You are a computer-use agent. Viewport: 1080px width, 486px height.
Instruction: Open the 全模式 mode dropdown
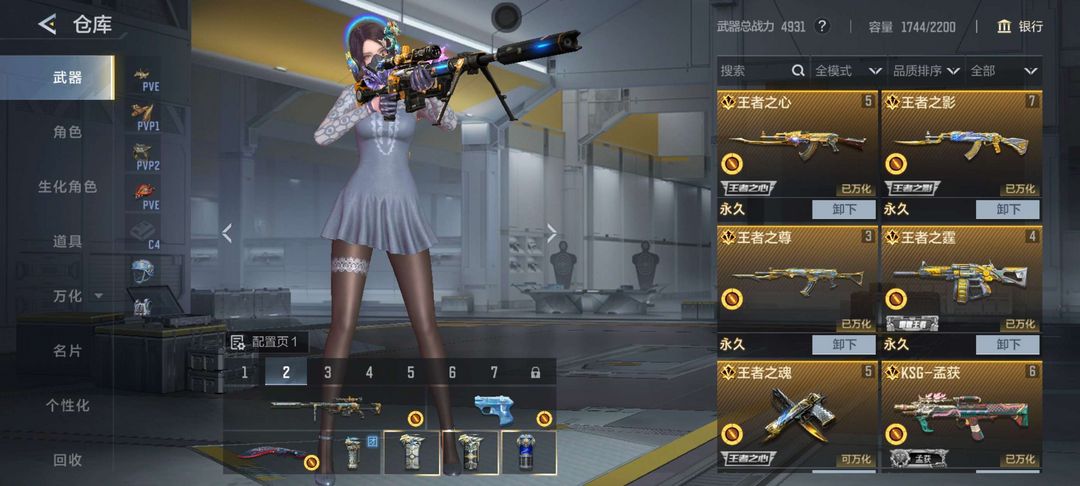[847, 71]
